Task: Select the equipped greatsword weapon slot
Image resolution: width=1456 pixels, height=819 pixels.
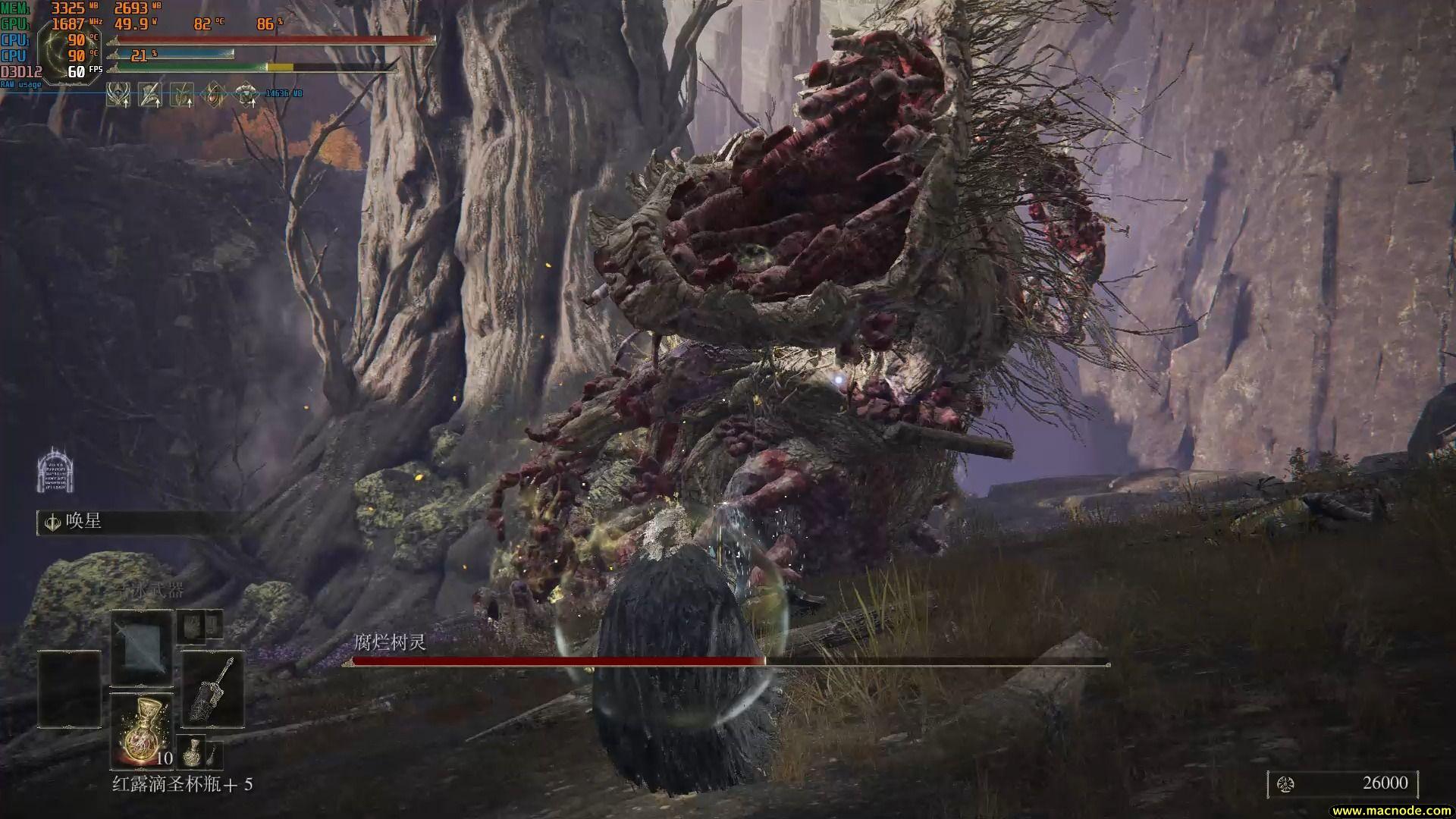Action: pyautogui.click(x=212, y=689)
